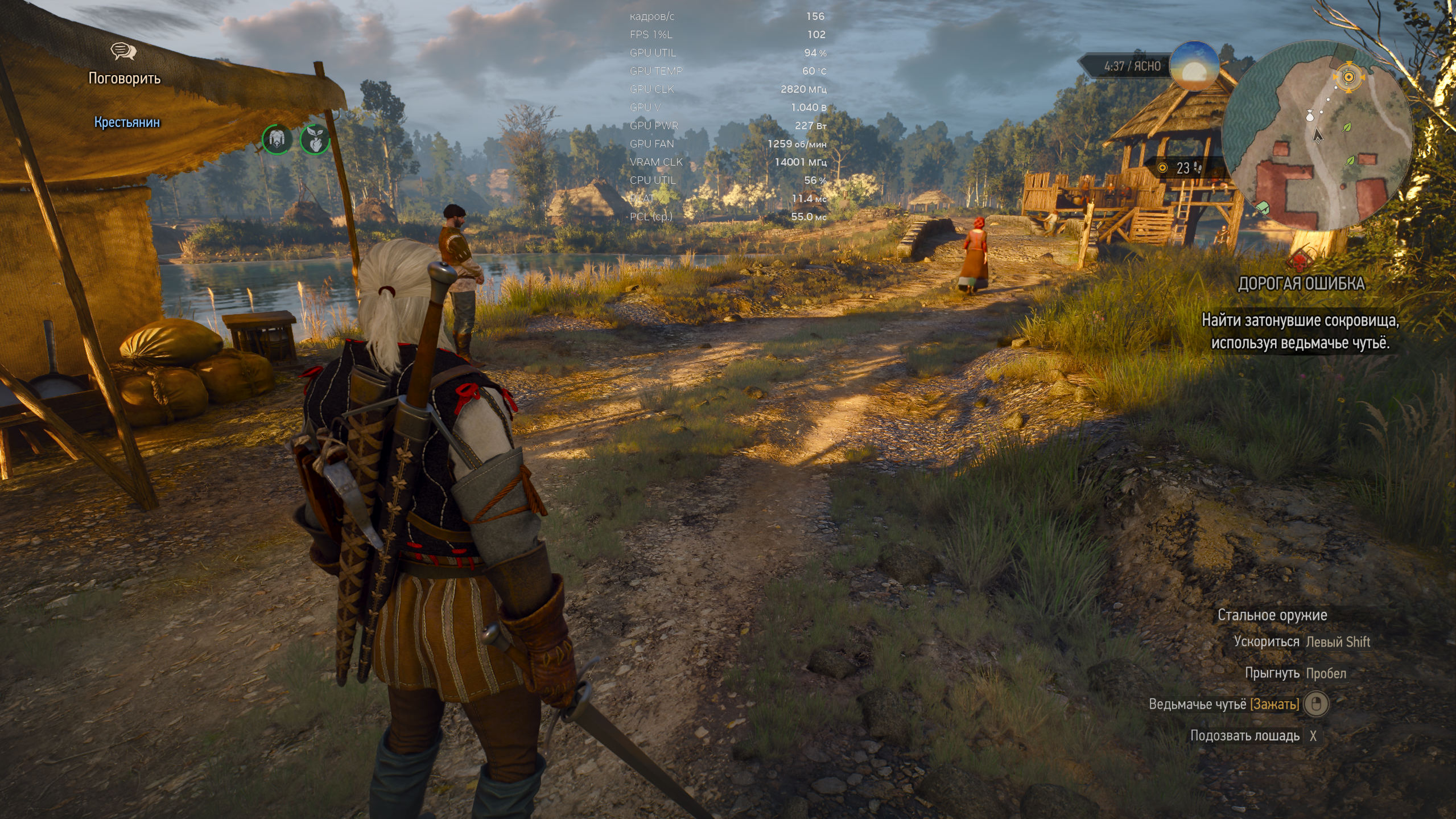The image size is (1456, 819).
Task: Click the sun weather icon by the clock
Action: [1194, 67]
